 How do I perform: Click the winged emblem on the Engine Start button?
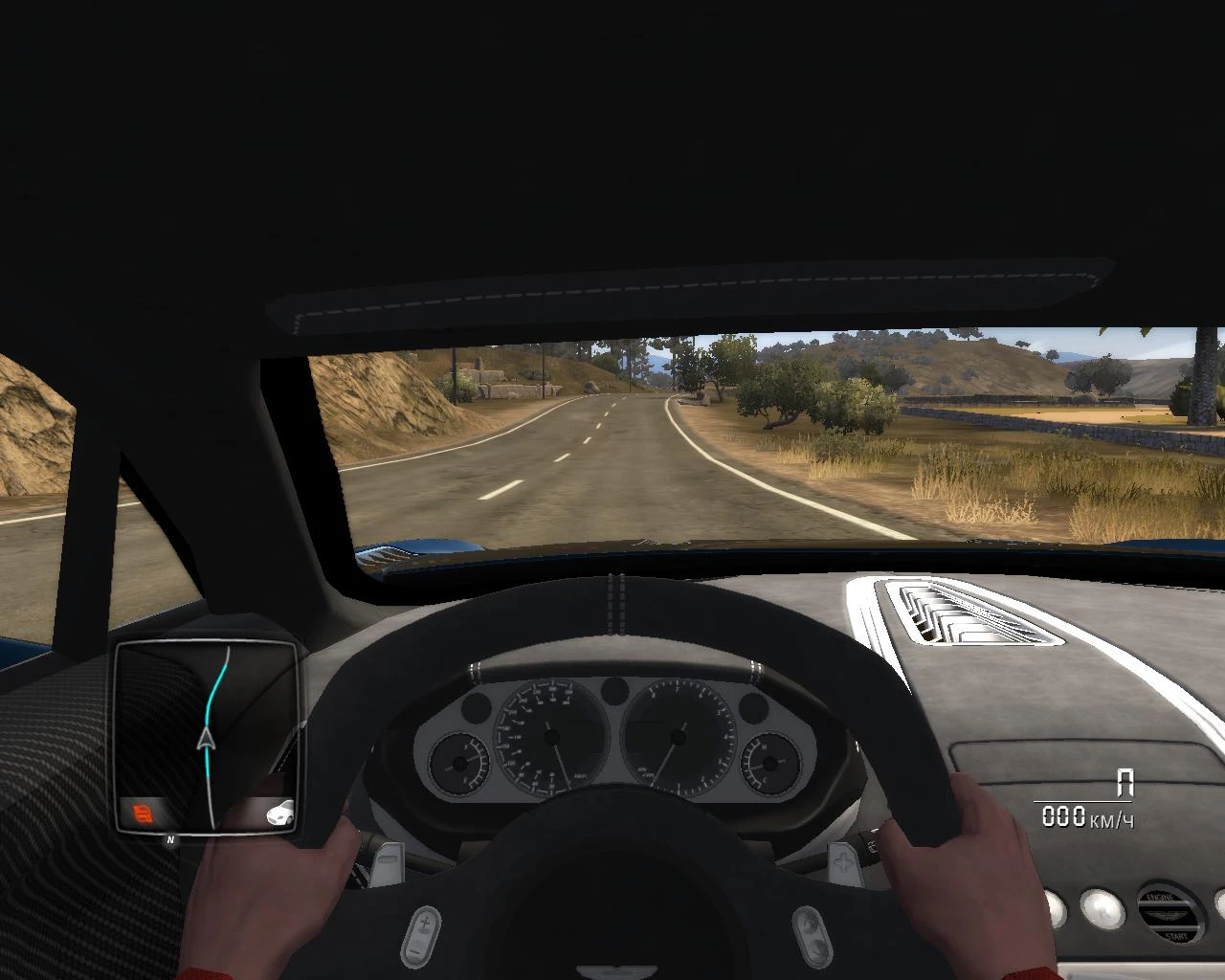pyautogui.click(x=1168, y=915)
